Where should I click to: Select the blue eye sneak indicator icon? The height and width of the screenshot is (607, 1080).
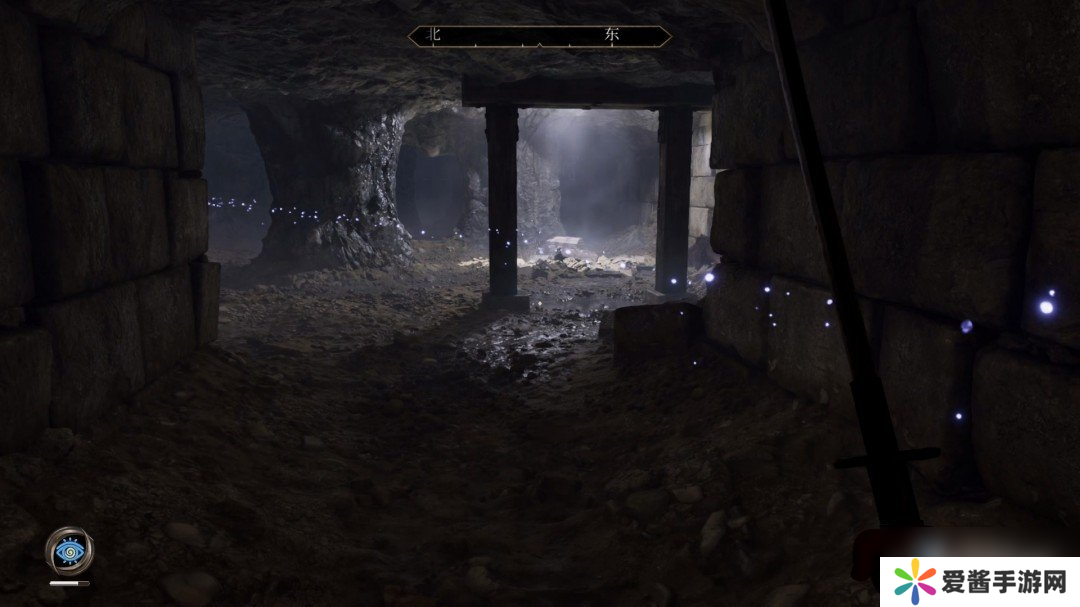tap(69, 549)
